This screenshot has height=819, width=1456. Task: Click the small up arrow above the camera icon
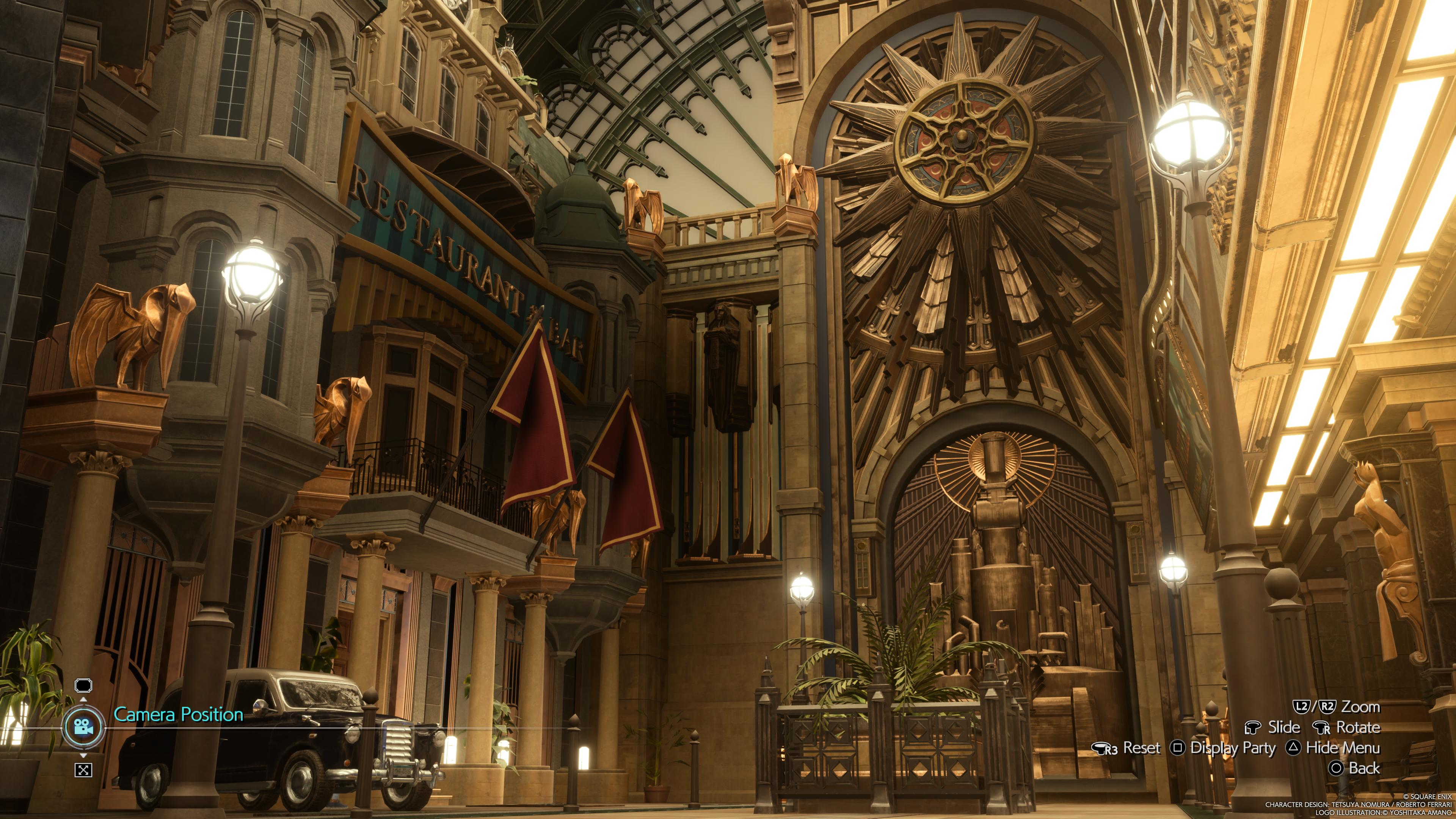point(84,700)
